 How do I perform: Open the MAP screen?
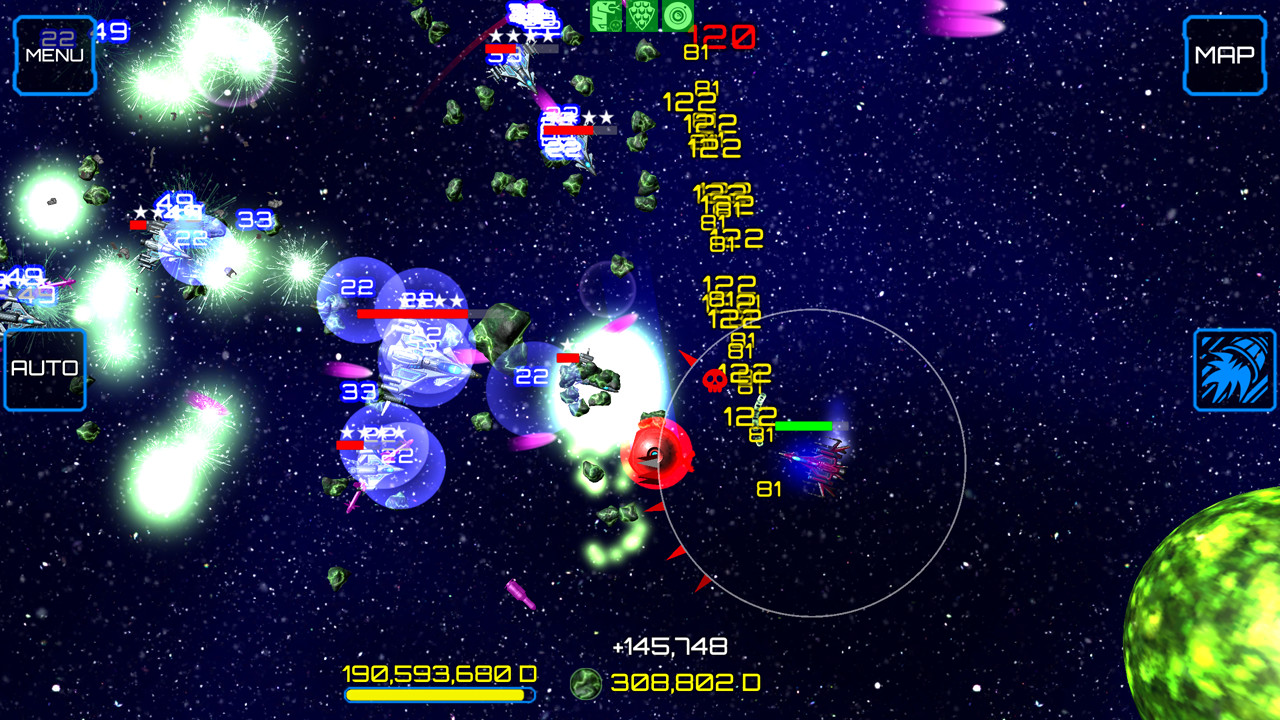tap(1224, 55)
